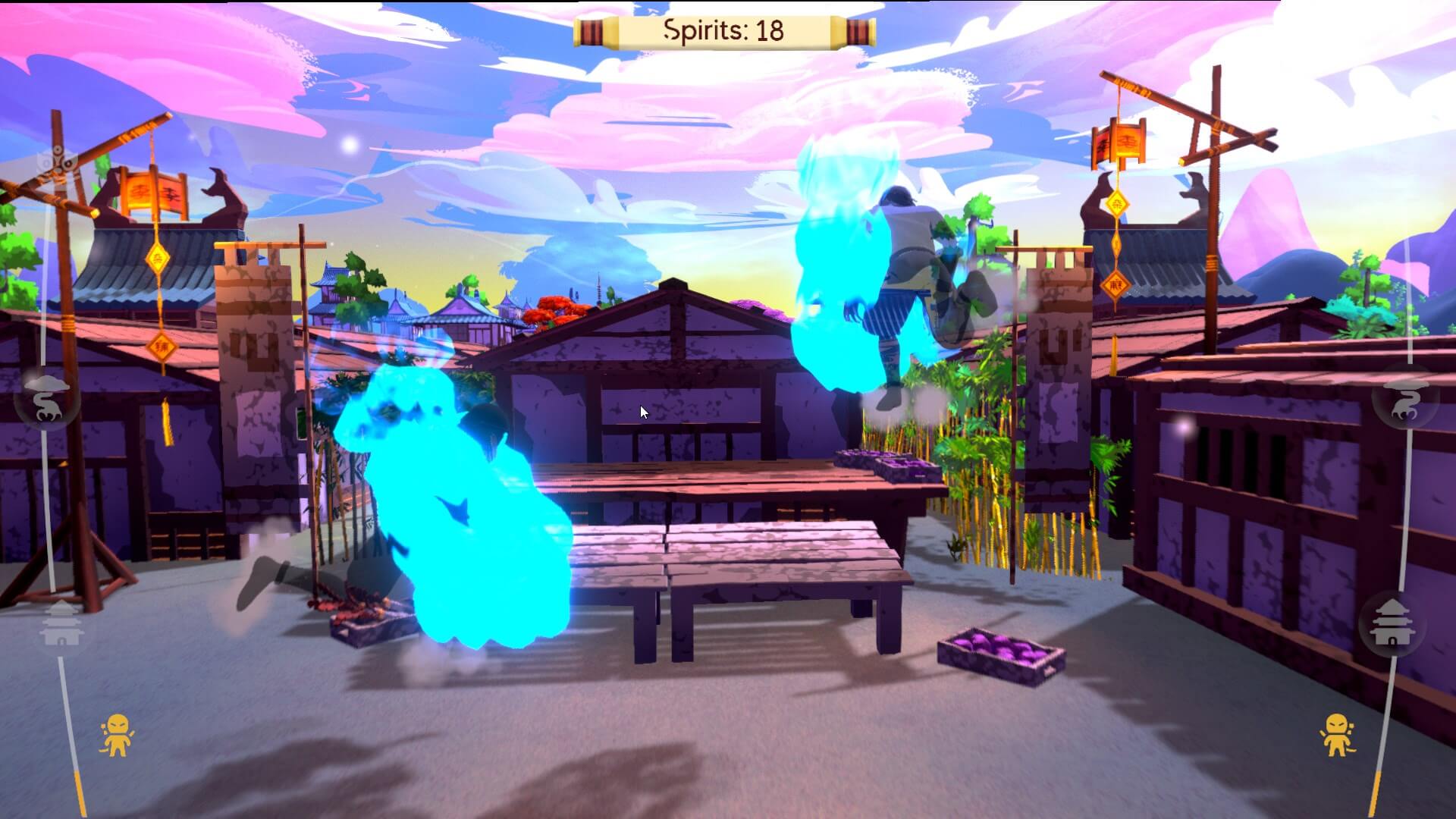1456x819 pixels.
Task: Select the right player's pagoda marker
Action: coord(1392,623)
